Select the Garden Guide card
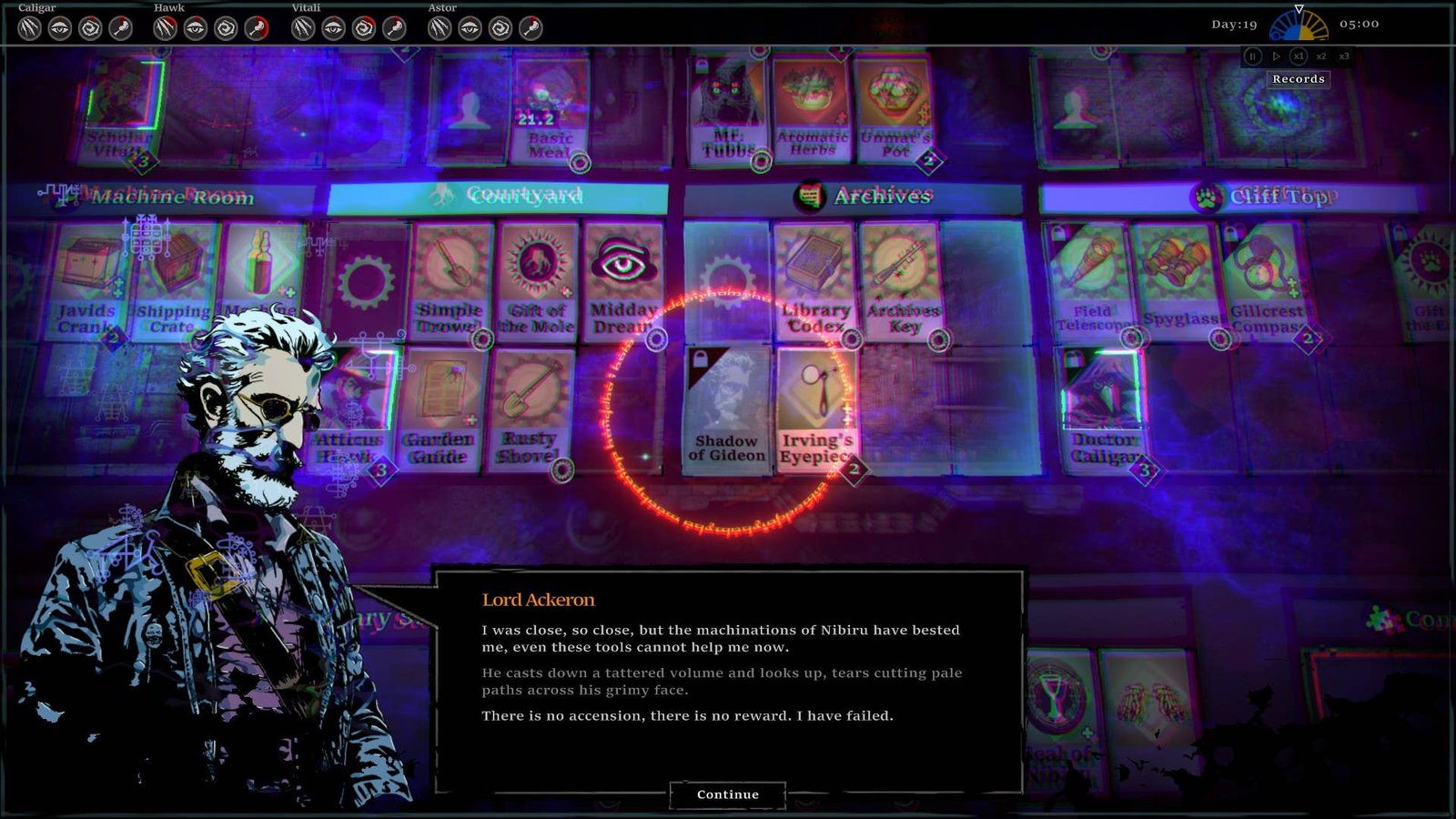This screenshot has width=1456, height=819. coord(440,409)
